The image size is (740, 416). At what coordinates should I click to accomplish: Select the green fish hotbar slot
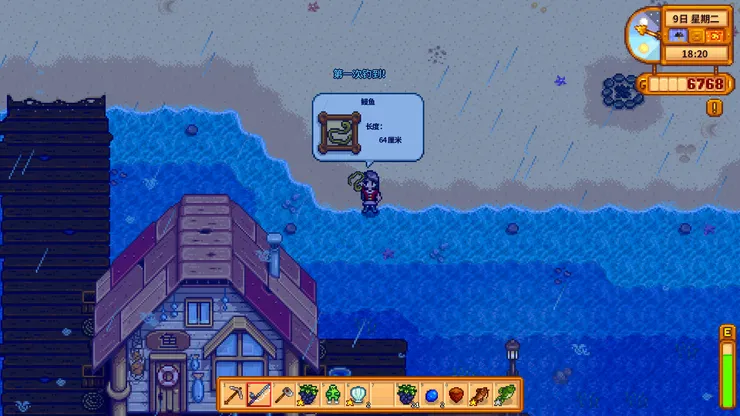click(505, 394)
